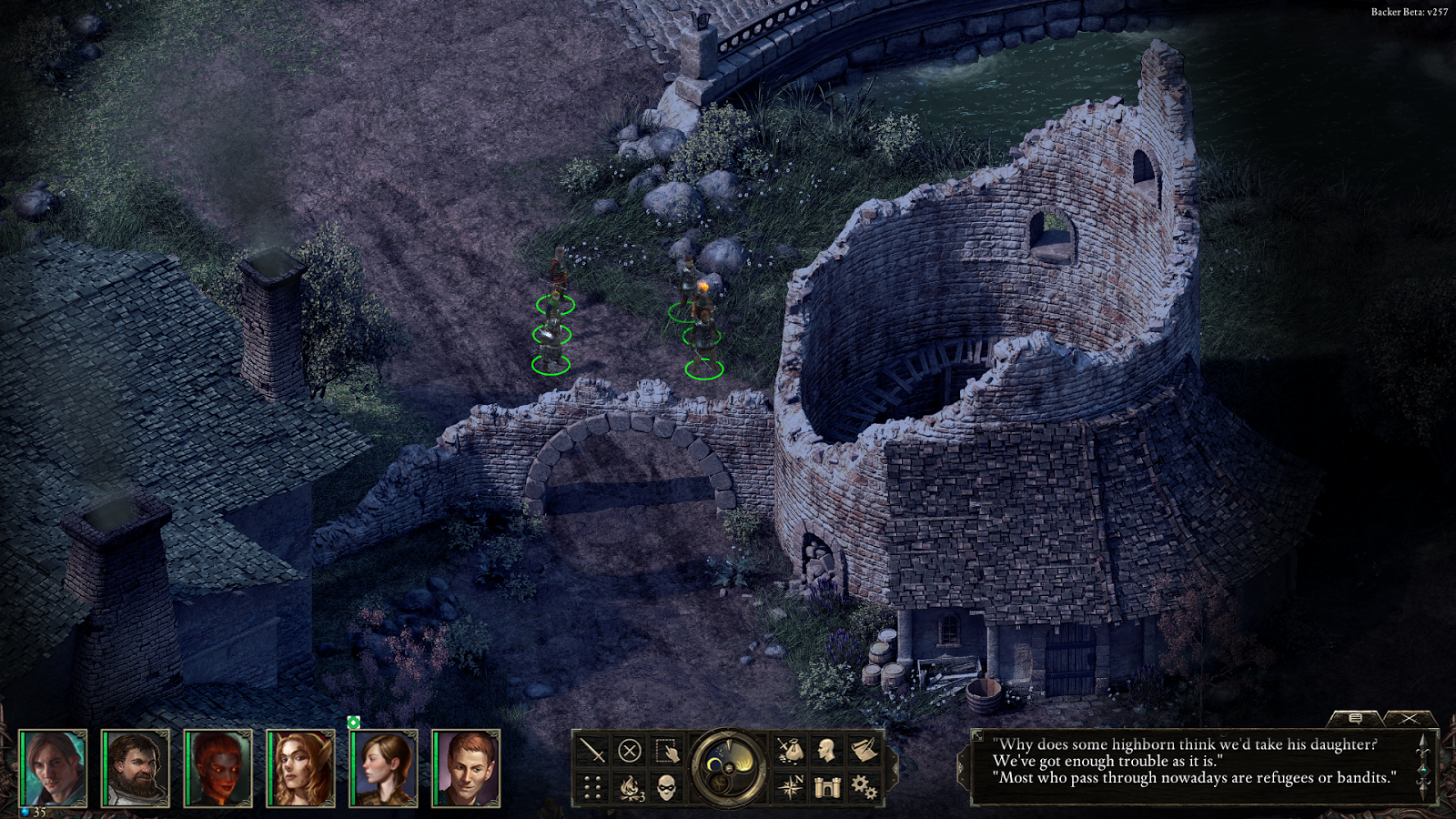Select the bearded man's portrait
The height and width of the screenshot is (819, 1456).
(136, 769)
